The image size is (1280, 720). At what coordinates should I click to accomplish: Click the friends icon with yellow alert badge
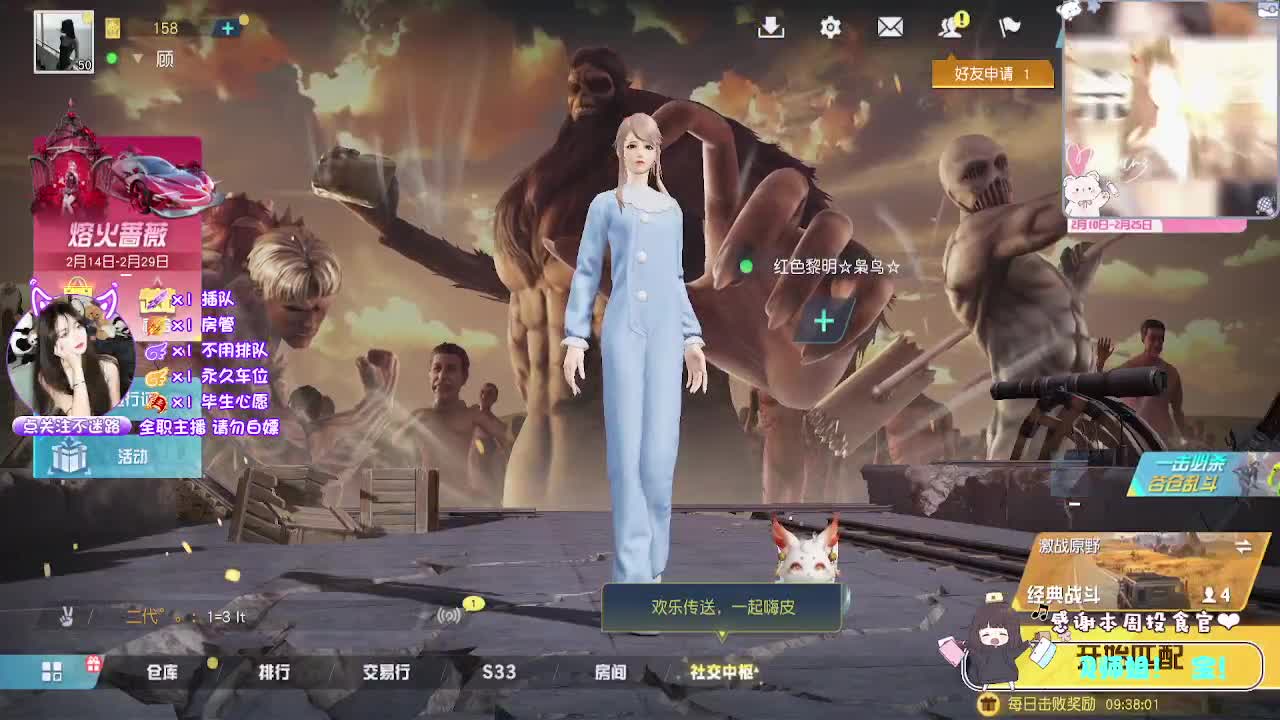point(950,28)
